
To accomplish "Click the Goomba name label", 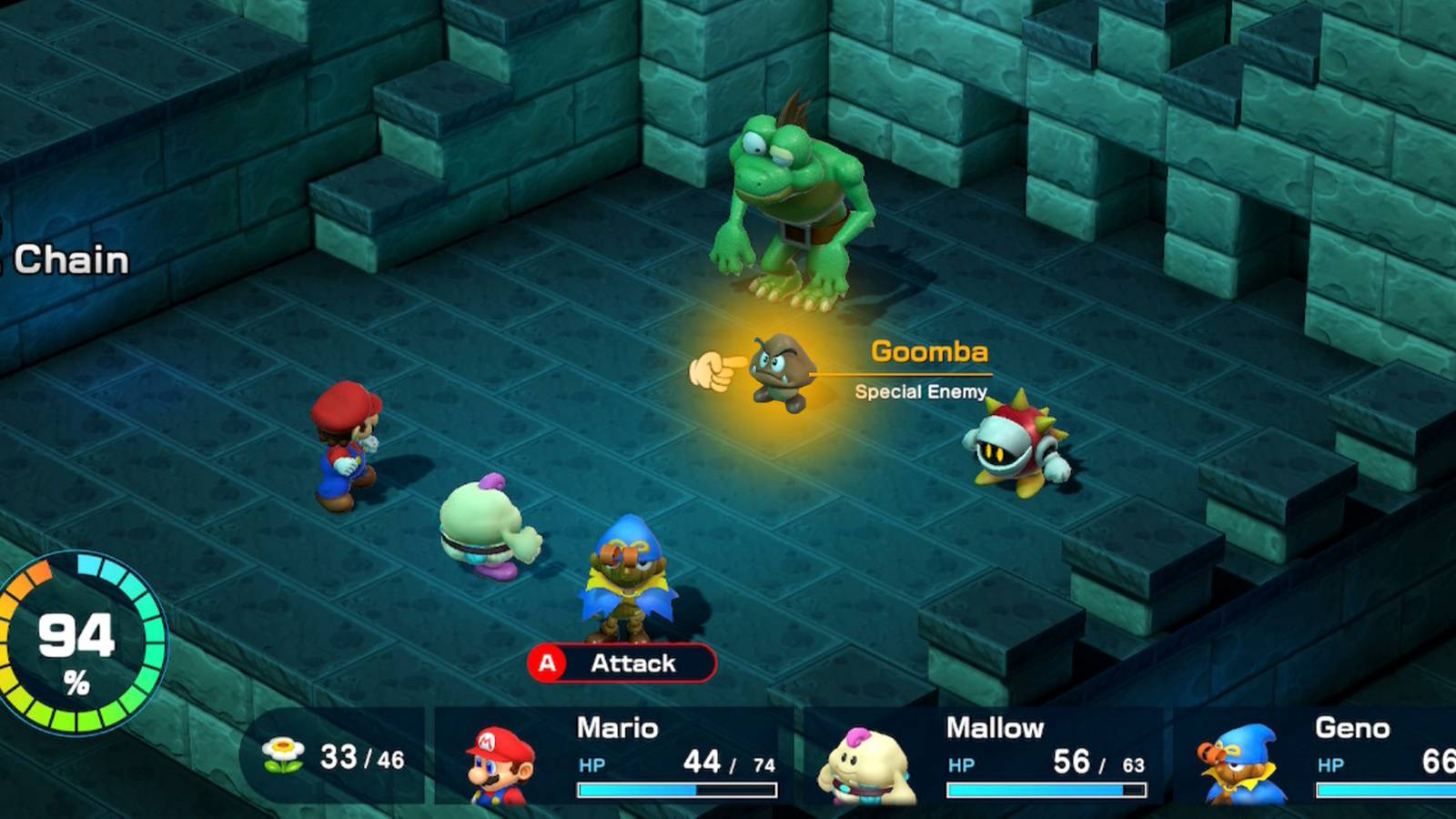I will 928,352.
